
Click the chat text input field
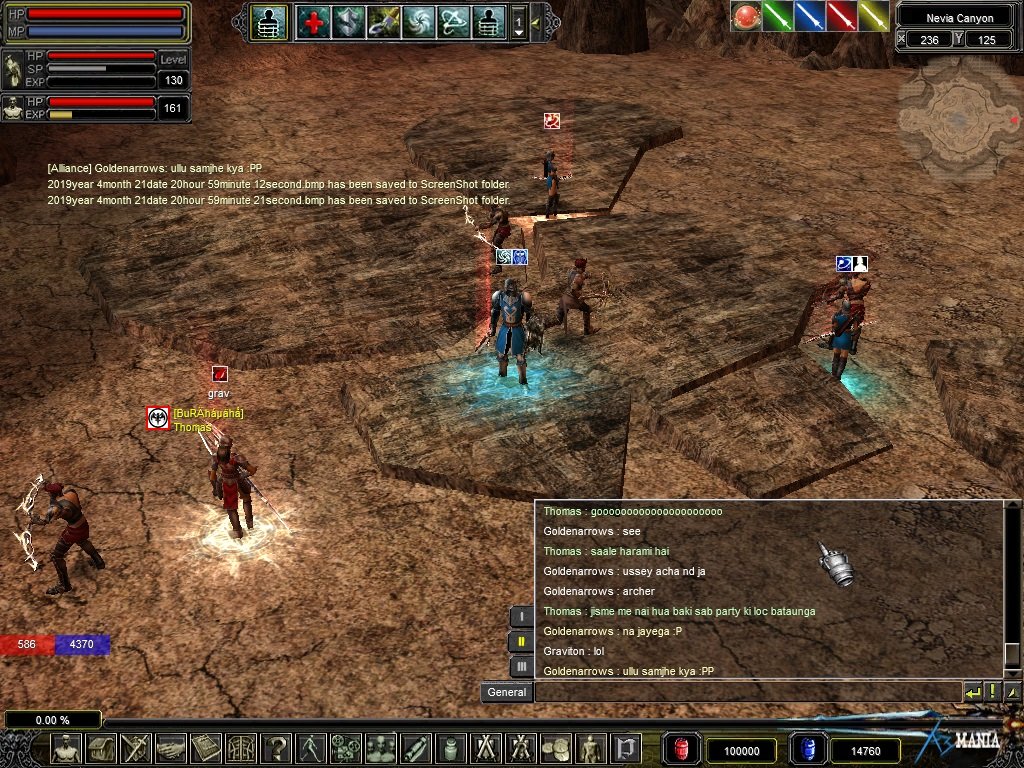point(746,692)
